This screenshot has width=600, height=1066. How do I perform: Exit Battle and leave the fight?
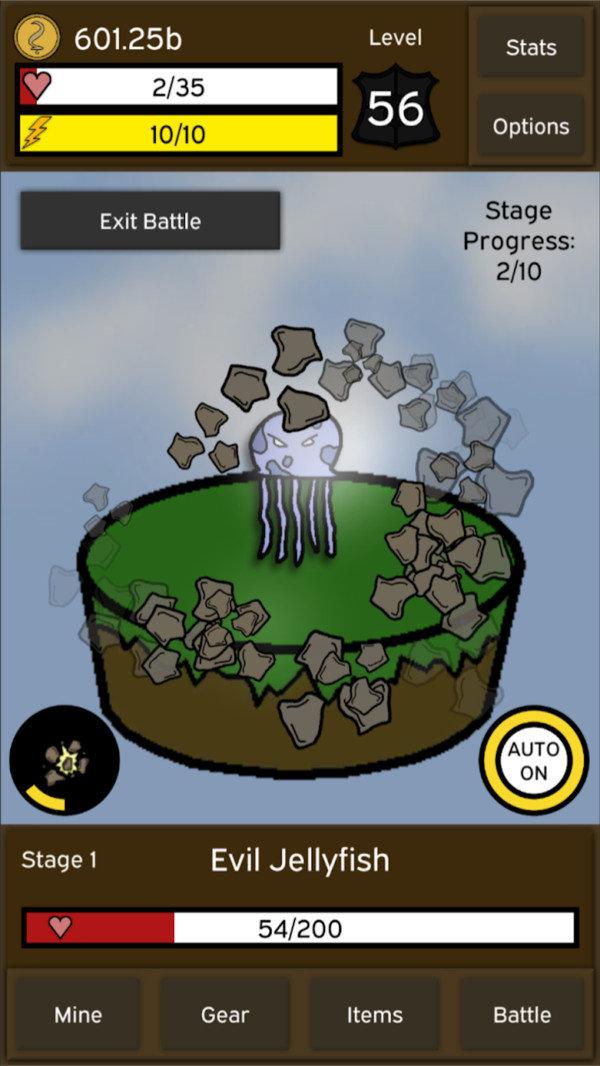point(150,221)
